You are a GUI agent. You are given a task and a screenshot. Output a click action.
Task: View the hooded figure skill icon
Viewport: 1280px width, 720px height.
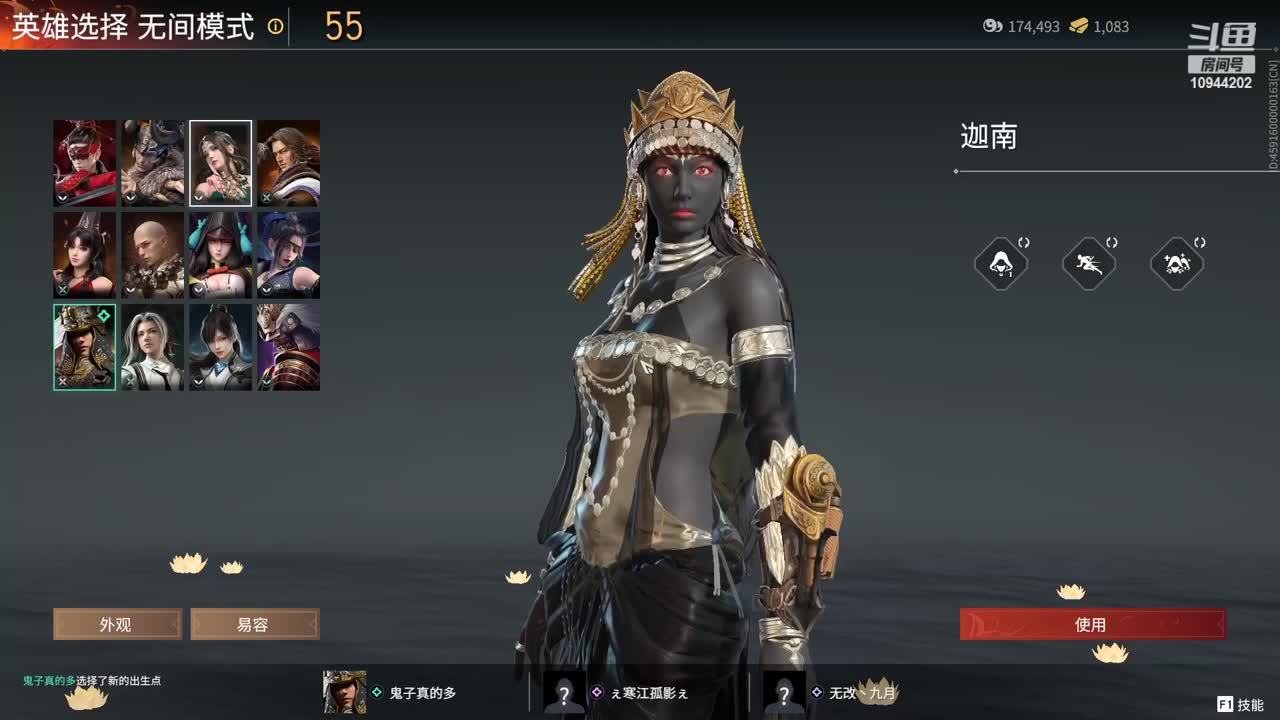coord(1000,264)
